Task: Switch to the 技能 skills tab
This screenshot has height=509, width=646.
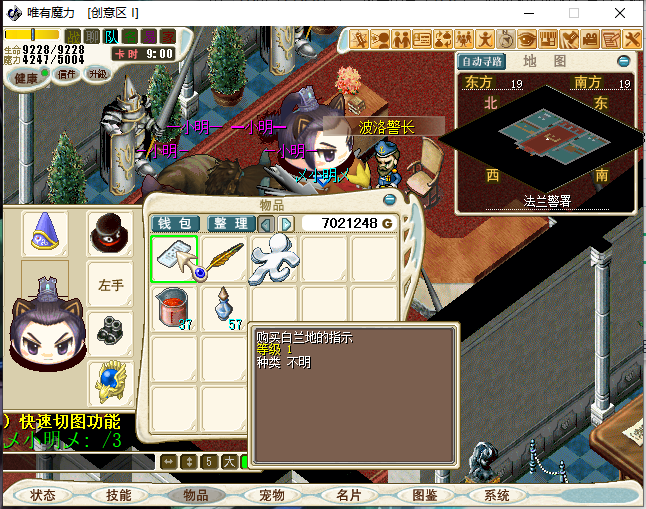Action: point(119,495)
